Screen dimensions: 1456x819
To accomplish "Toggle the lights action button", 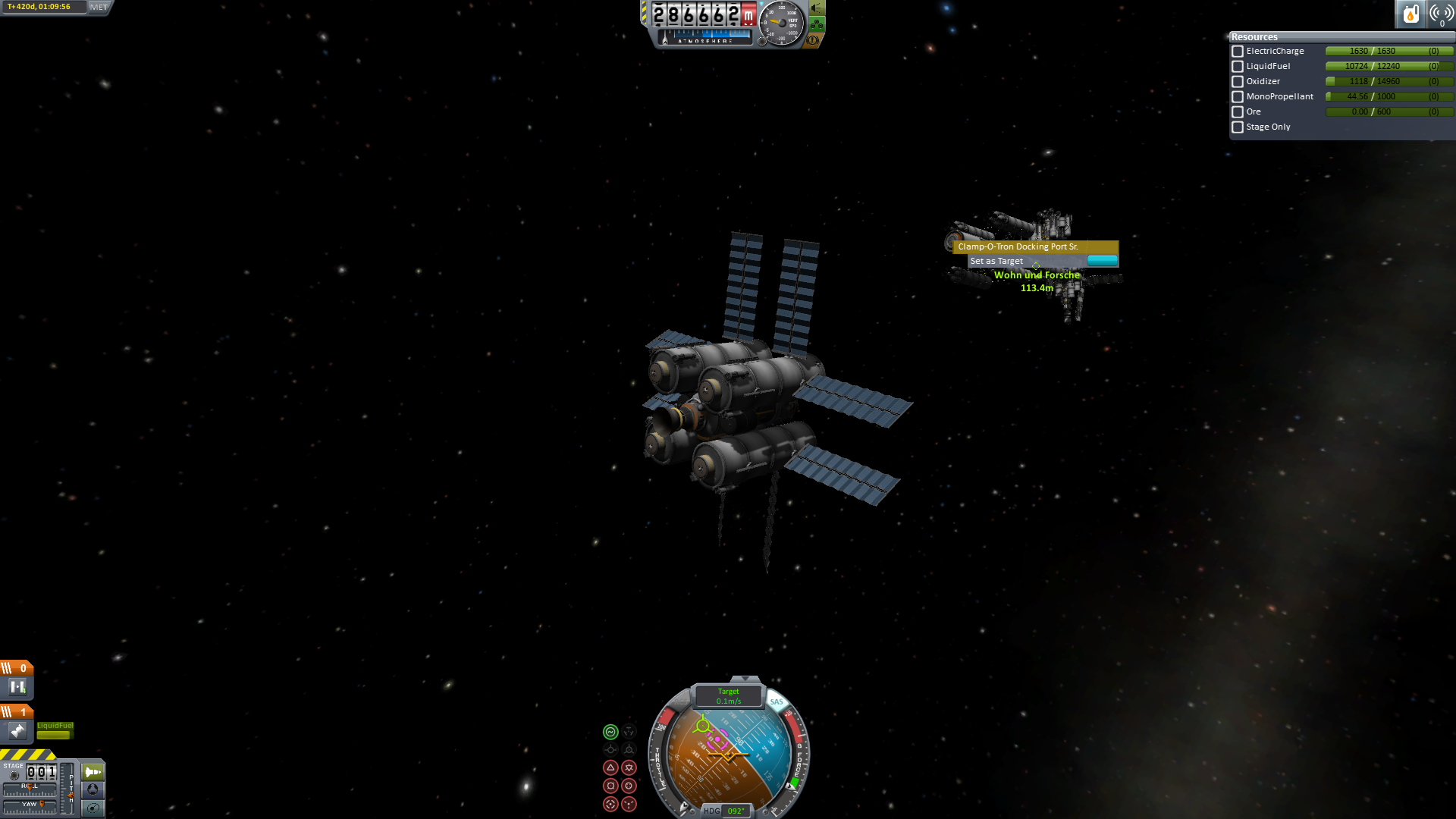I will point(817,8).
